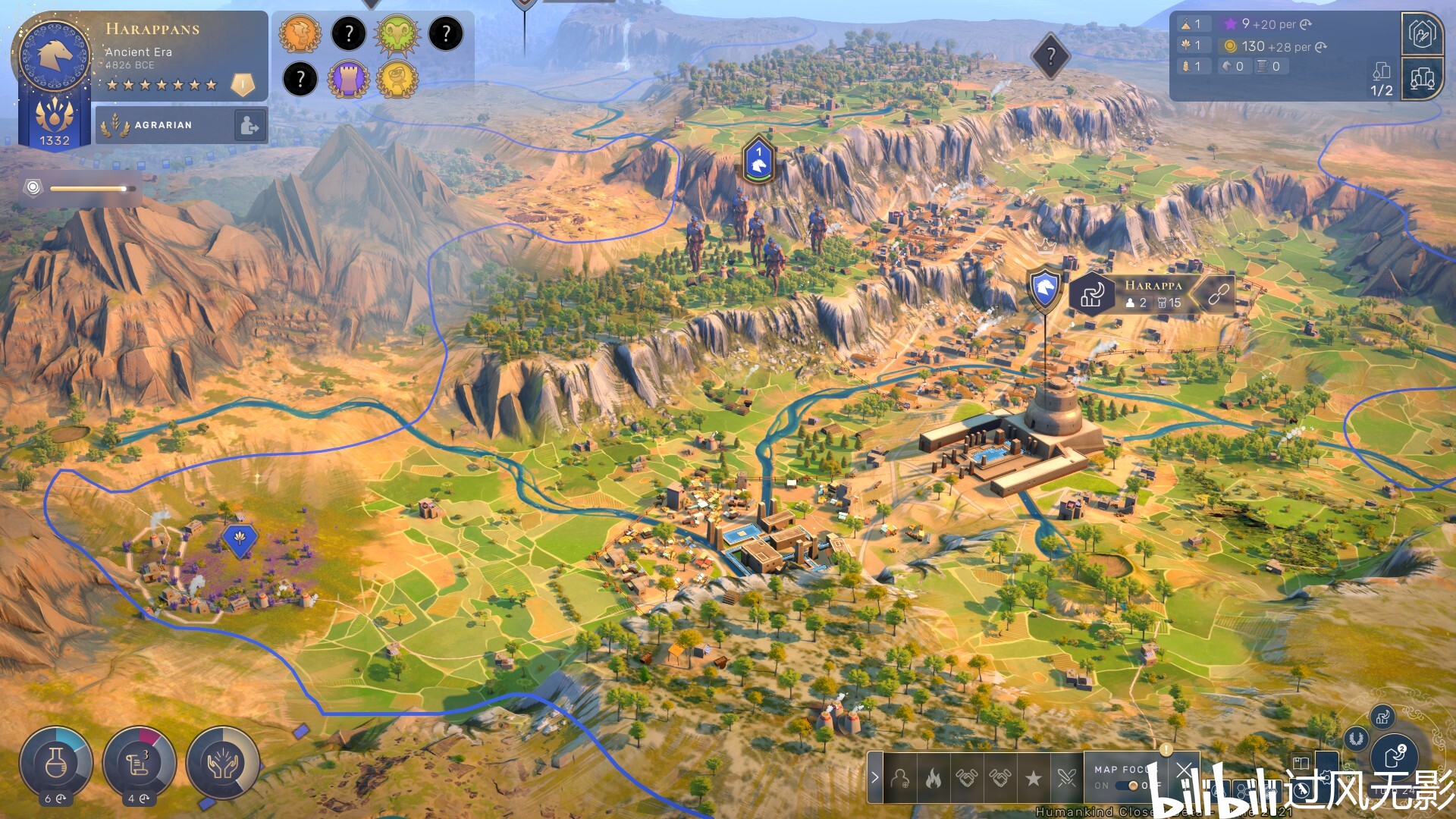1456x819 pixels.
Task: Click the chain link icon beside Harappa
Action: point(1218,294)
